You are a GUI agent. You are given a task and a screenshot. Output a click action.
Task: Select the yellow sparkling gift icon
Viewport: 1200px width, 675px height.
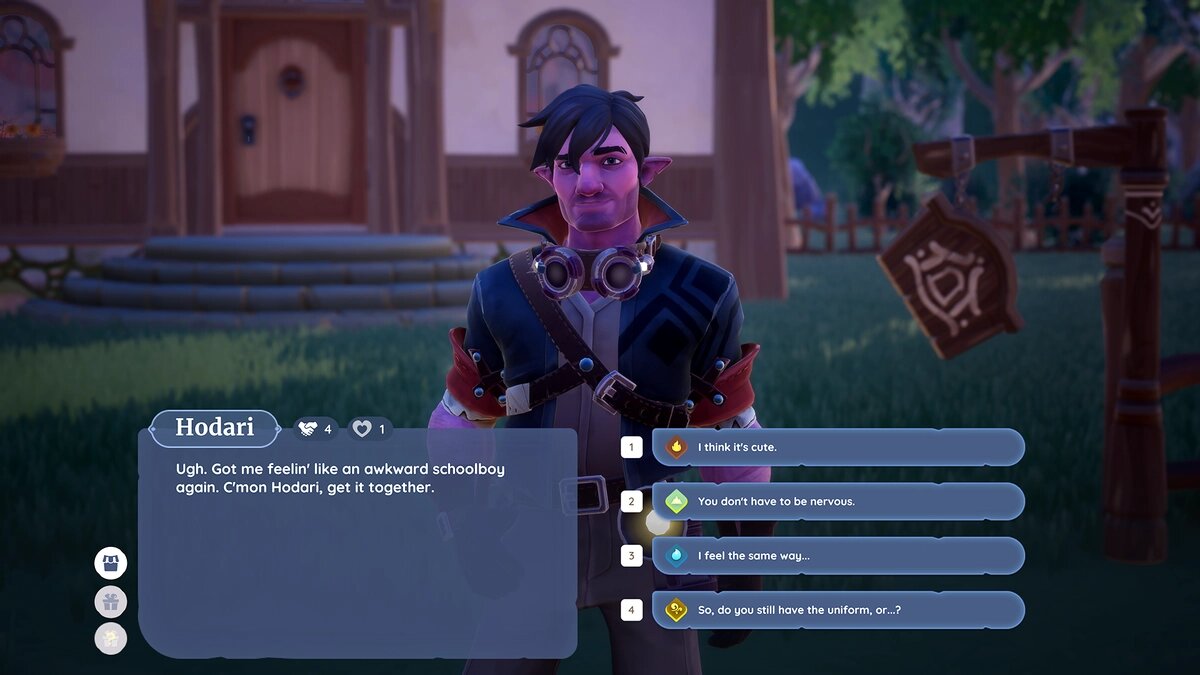click(111, 638)
